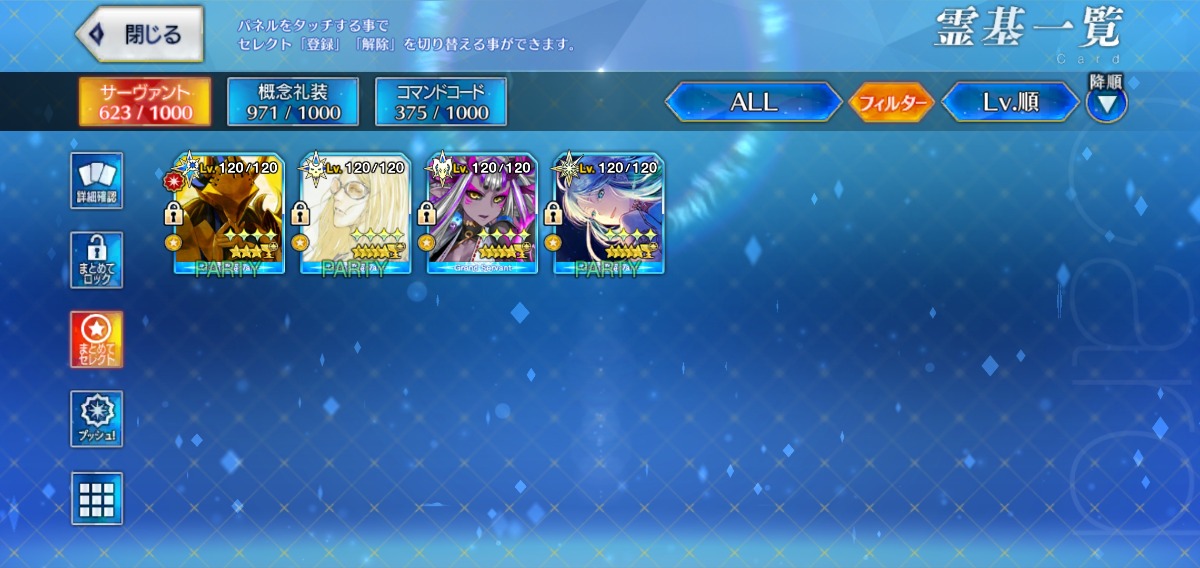Activate the プッシュ! mode button
The height and width of the screenshot is (568, 1200).
click(97, 419)
